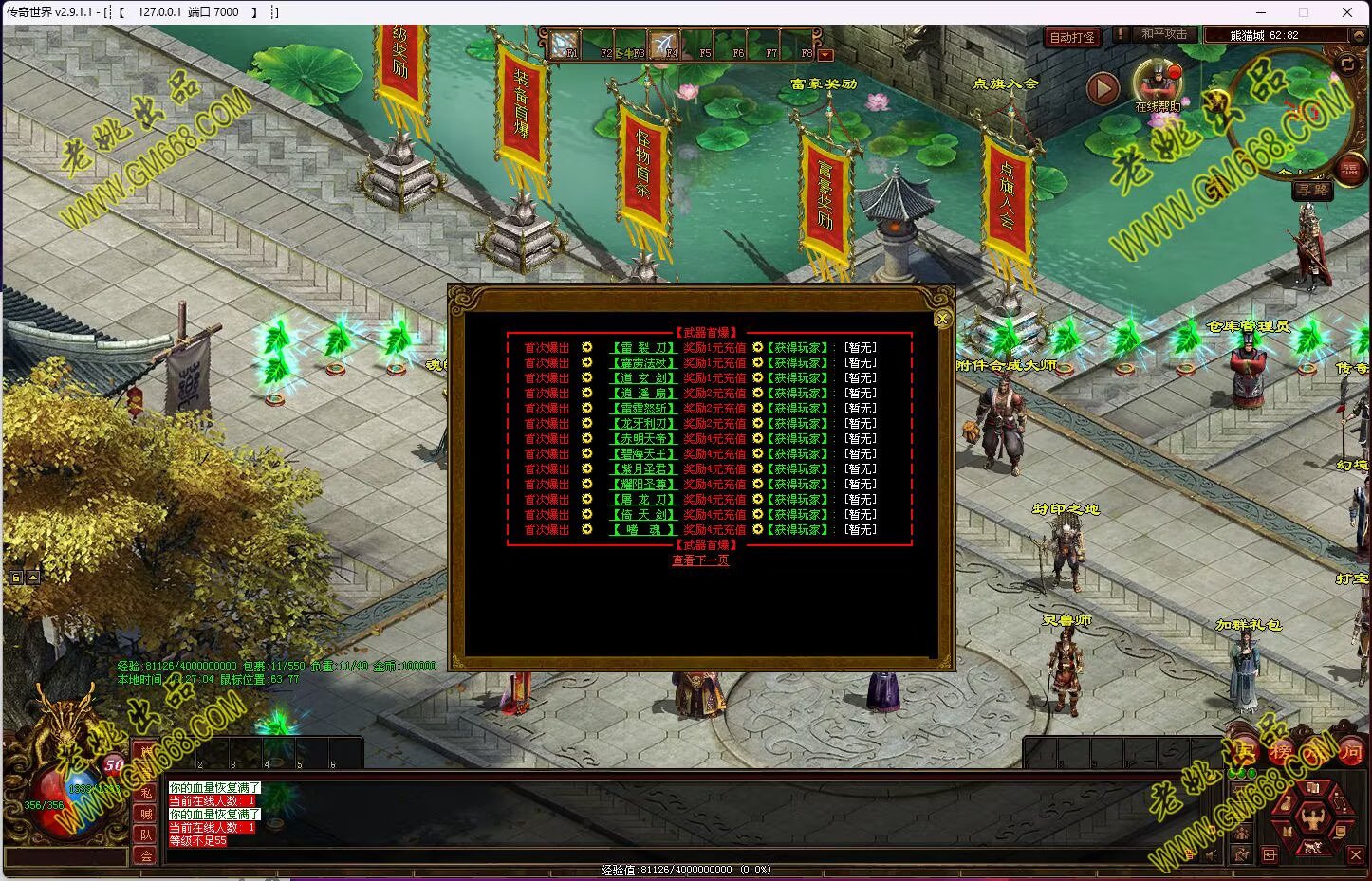Image resolution: width=1372 pixels, height=881 pixels.
Task: Open the 榜 ranking button
Action: pyautogui.click(x=1281, y=753)
